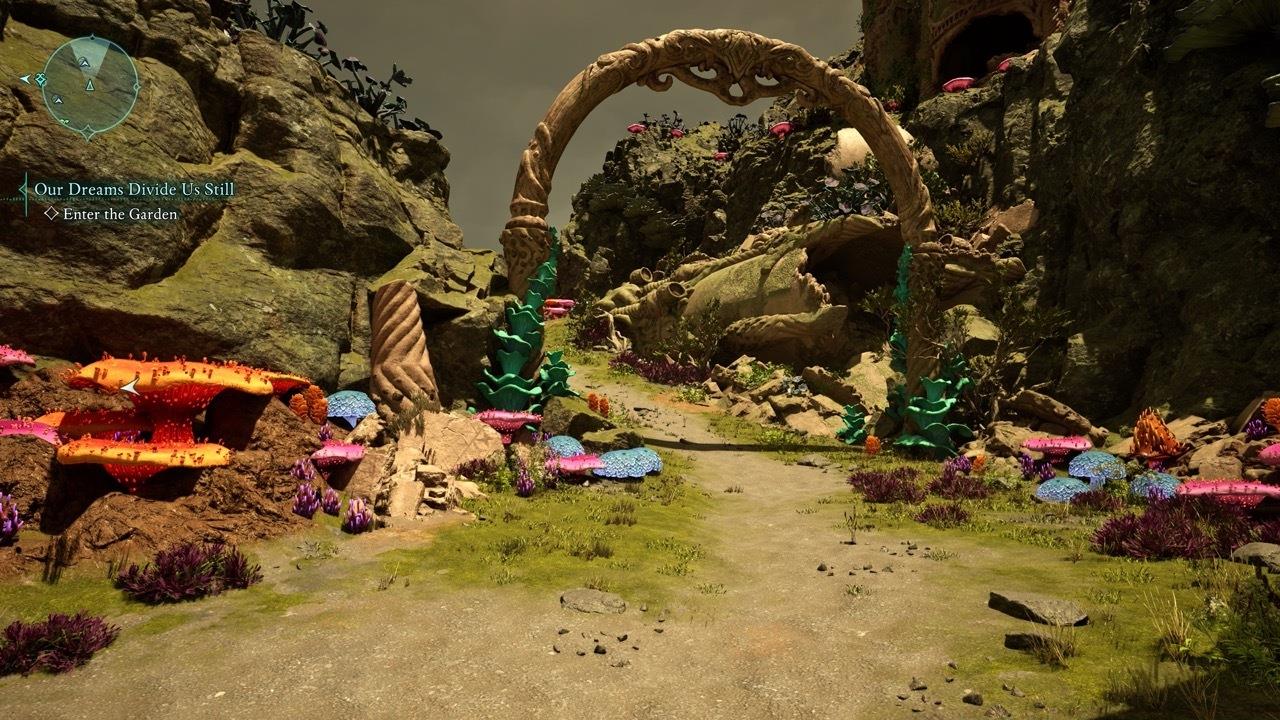Click the north diamond point atop the minimap

click(x=92, y=36)
